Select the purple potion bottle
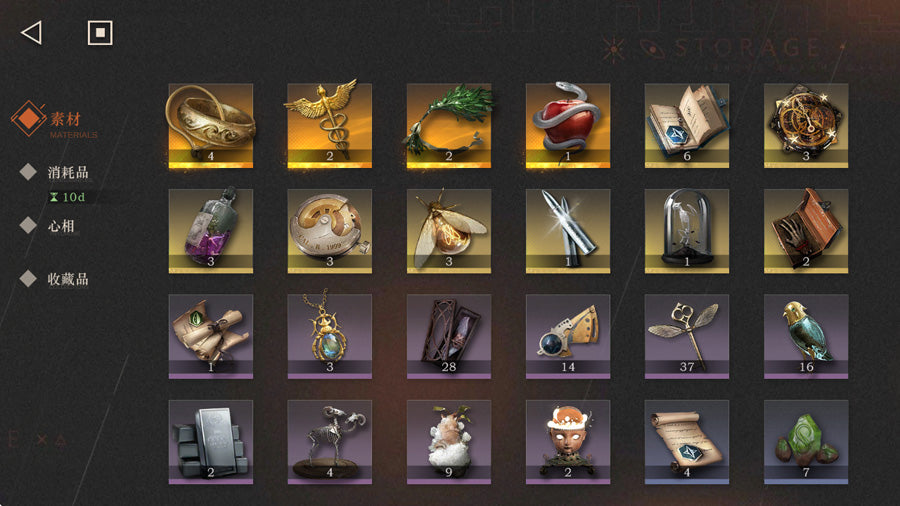 (x=211, y=230)
